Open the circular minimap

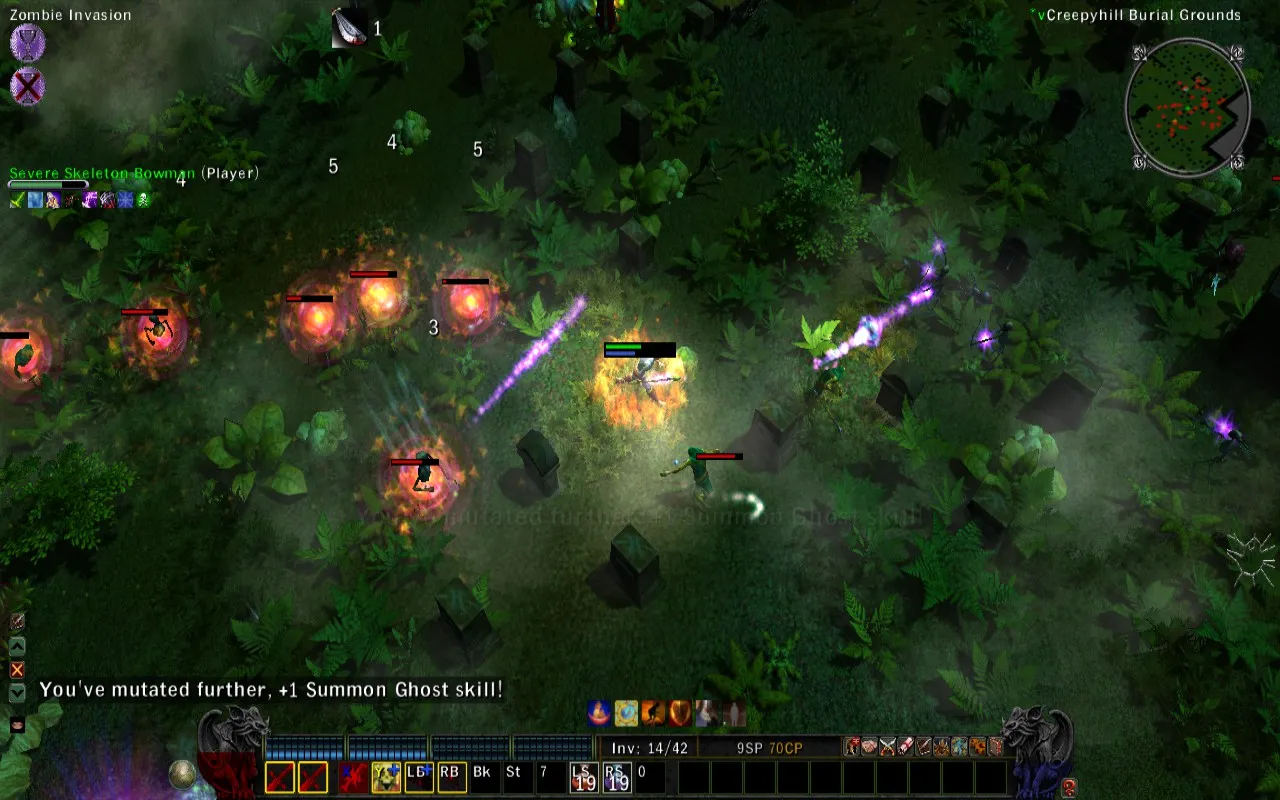(x=1187, y=106)
